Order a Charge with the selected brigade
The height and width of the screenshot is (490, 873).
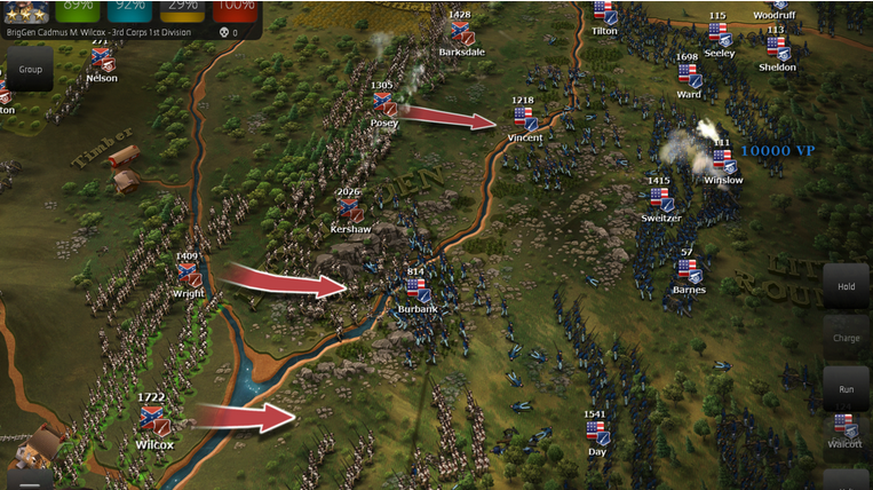tap(846, 338)
